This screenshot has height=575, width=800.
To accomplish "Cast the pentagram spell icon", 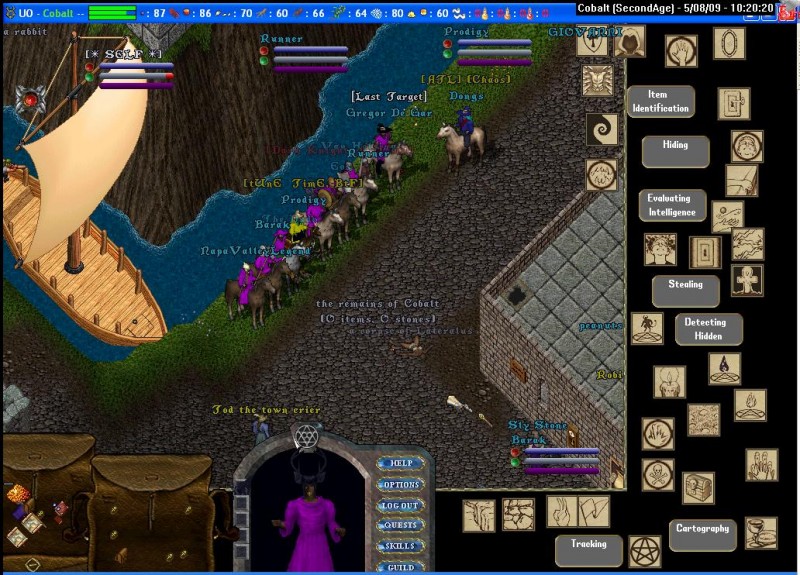I will (644, 551).
